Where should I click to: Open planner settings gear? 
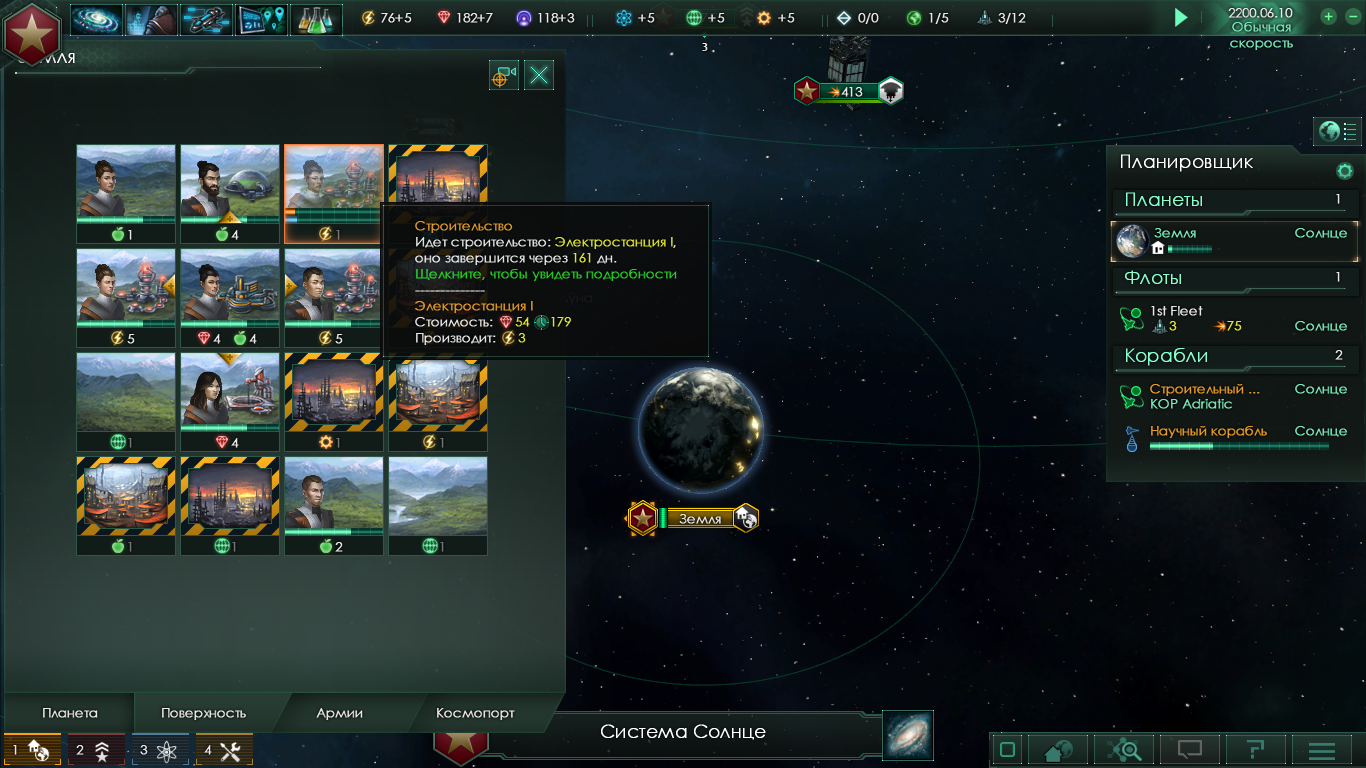[1345, 171]
